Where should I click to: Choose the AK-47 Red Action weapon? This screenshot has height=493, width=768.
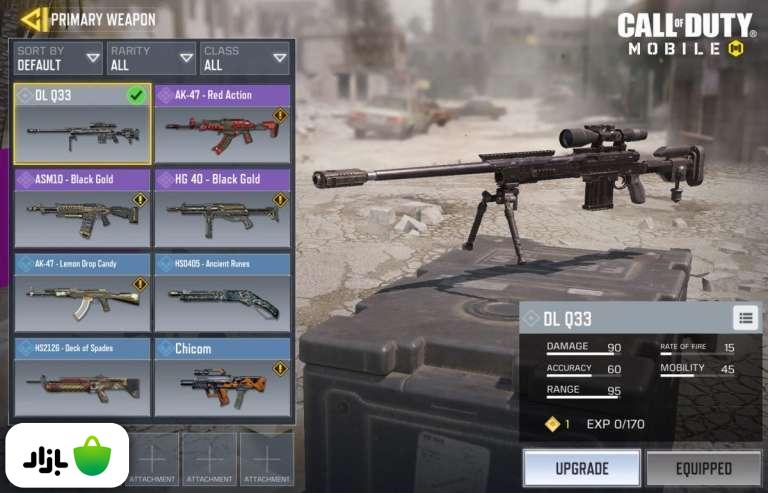tap(222, 124)
